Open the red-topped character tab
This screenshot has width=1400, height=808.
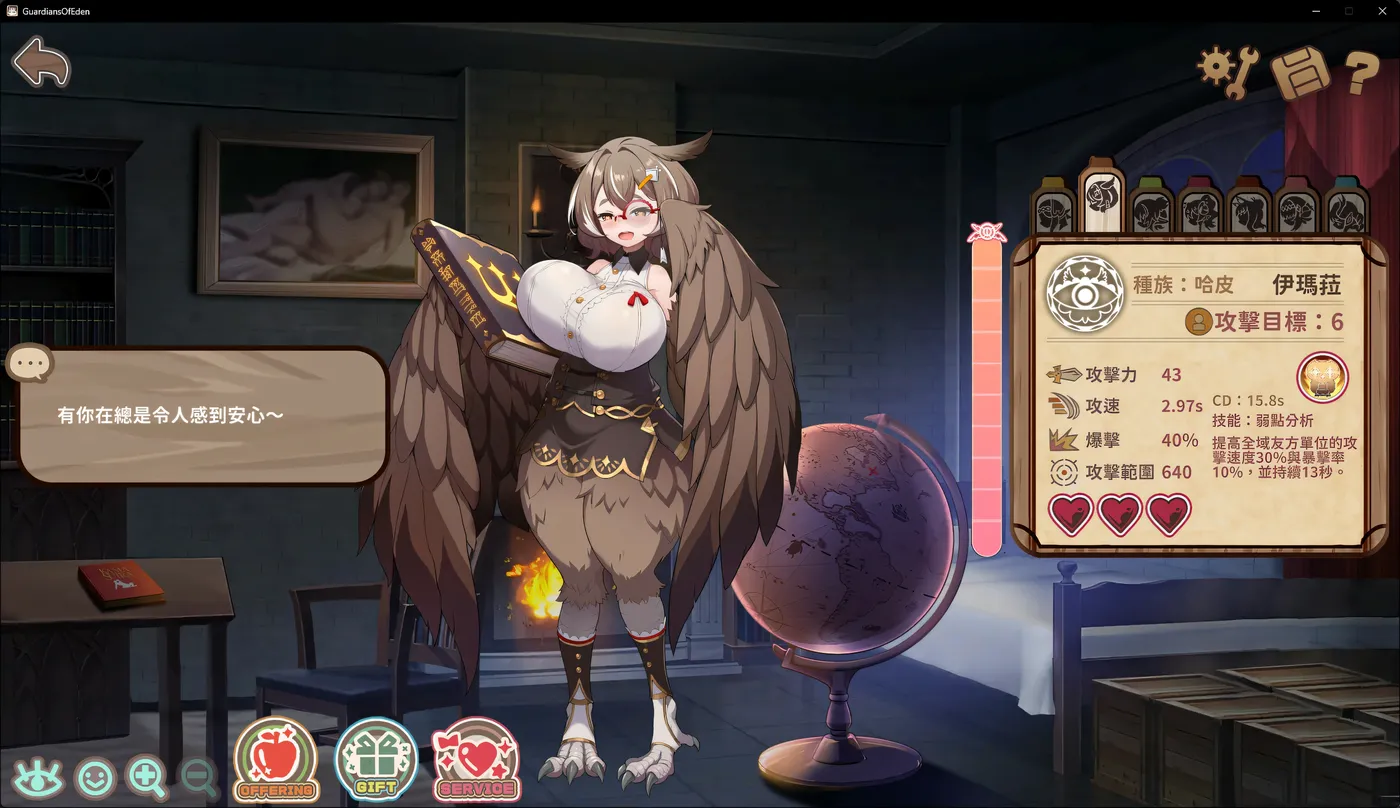(x=1198, y=205)
